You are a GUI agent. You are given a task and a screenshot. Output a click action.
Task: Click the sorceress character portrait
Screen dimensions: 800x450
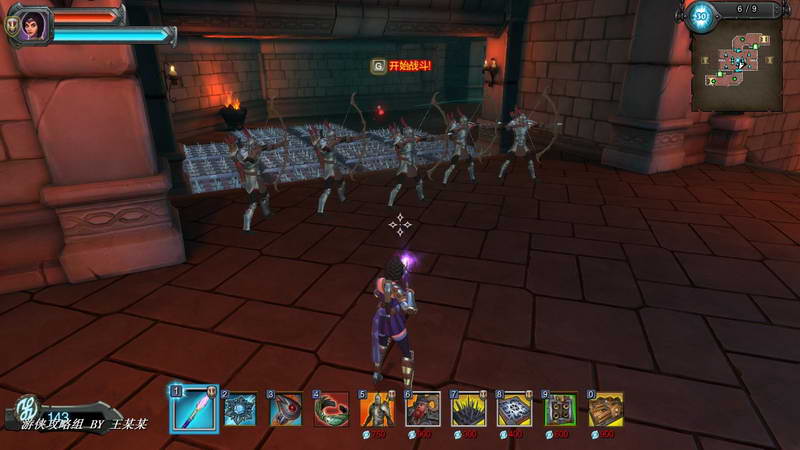tap(33, 25)
